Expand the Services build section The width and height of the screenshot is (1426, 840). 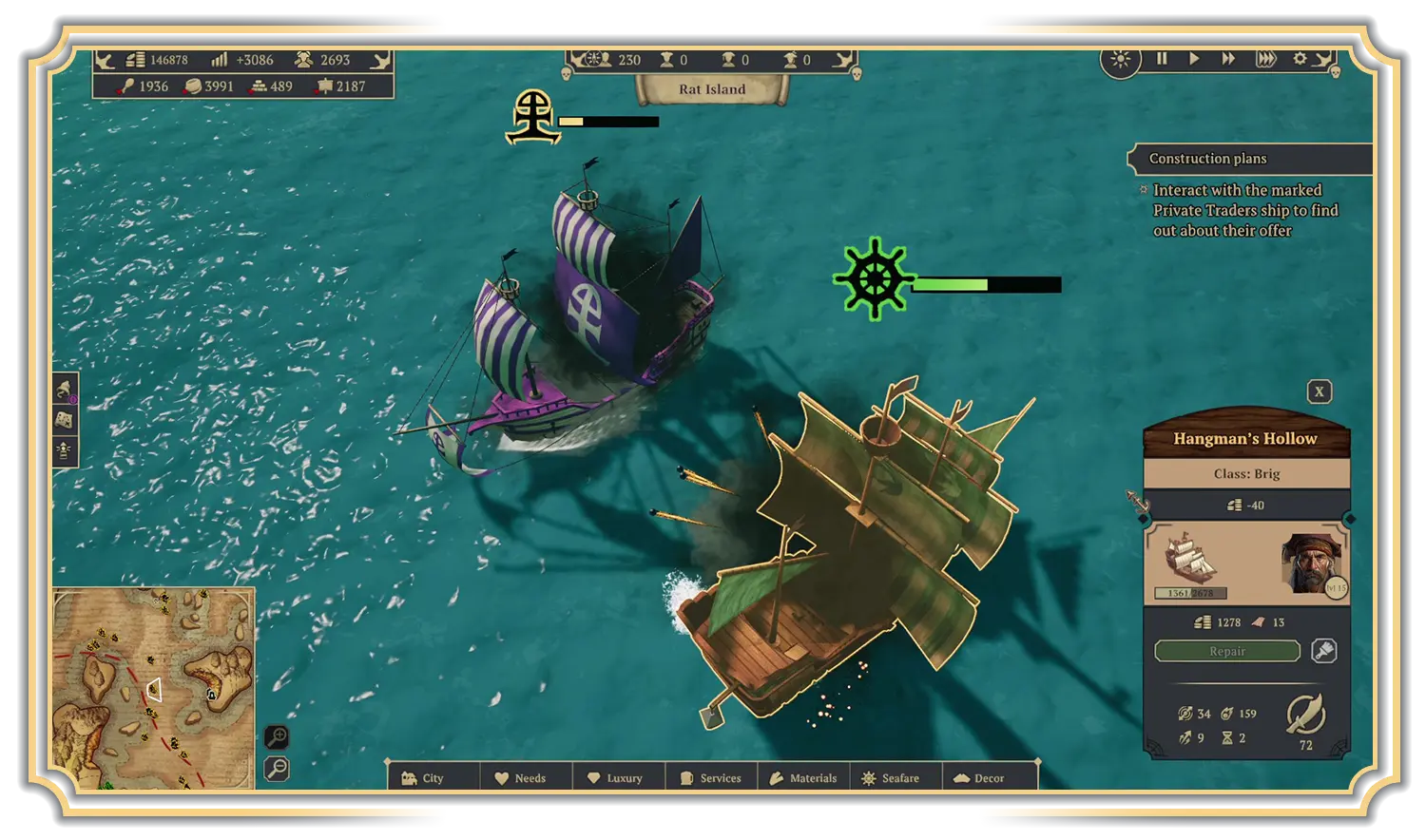point(713,777)
